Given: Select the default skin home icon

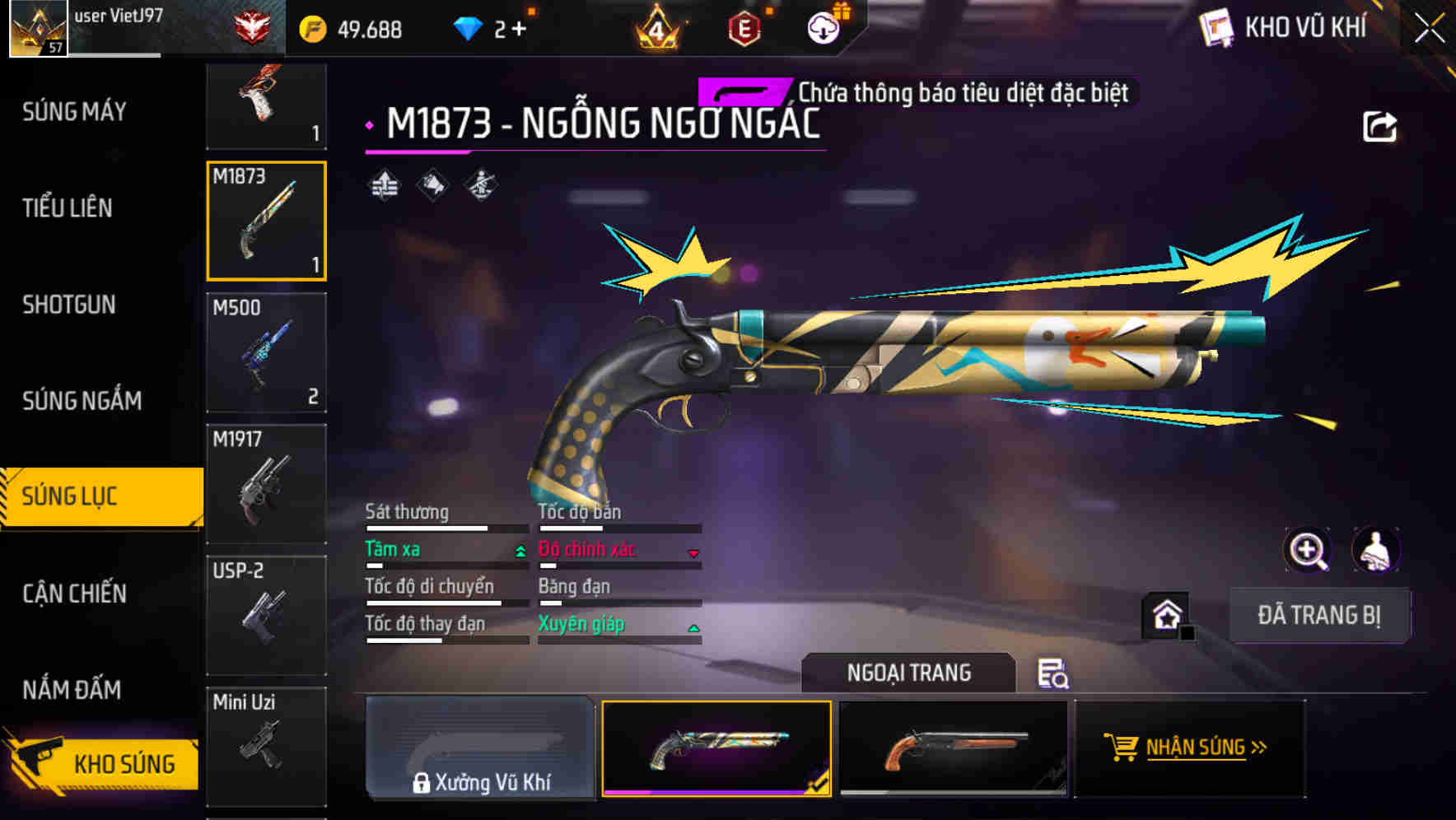Looking at the screenshot, I should 1168,614.
